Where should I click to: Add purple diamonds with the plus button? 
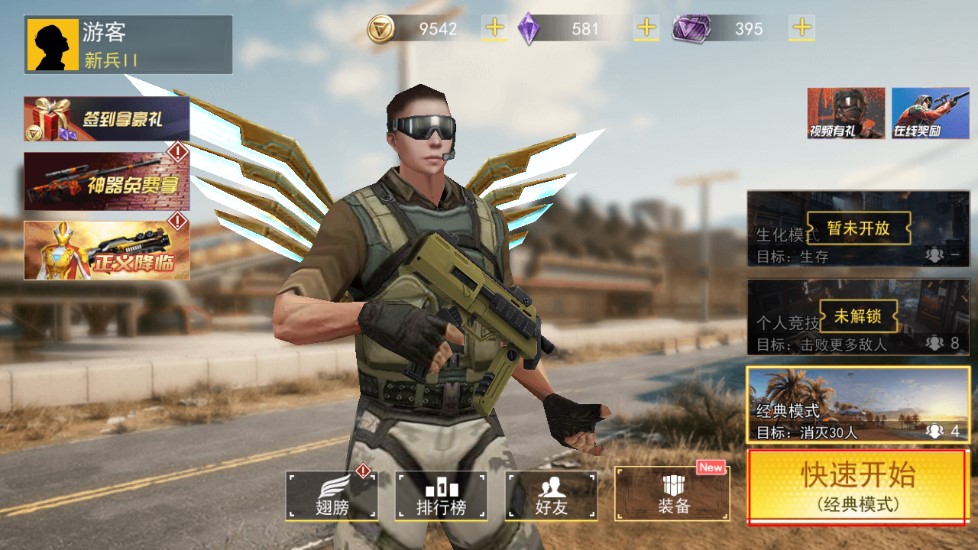[647, 28]
